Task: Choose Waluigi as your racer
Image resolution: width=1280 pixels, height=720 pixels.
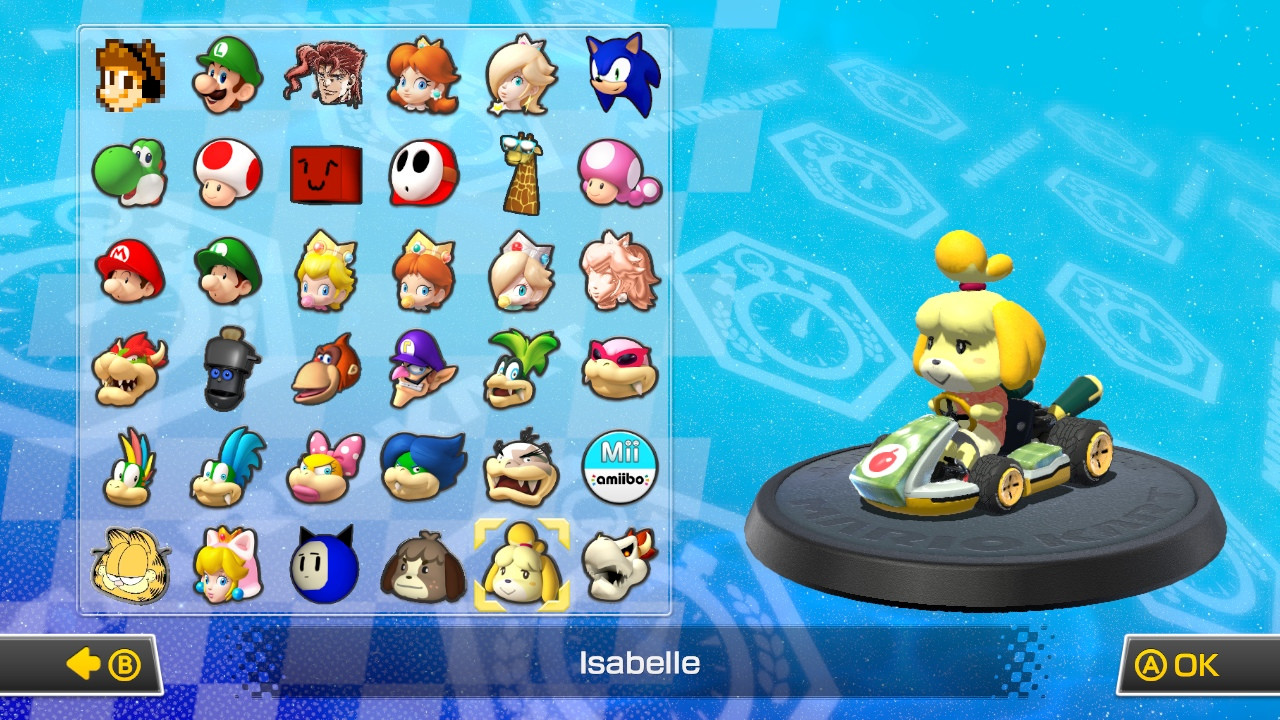Action: [424, 368]
